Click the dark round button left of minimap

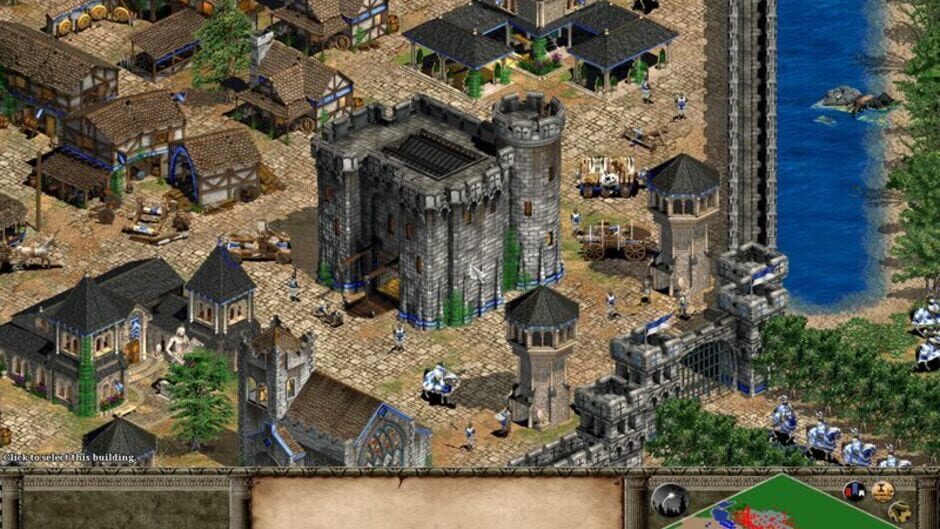point(669,500)
